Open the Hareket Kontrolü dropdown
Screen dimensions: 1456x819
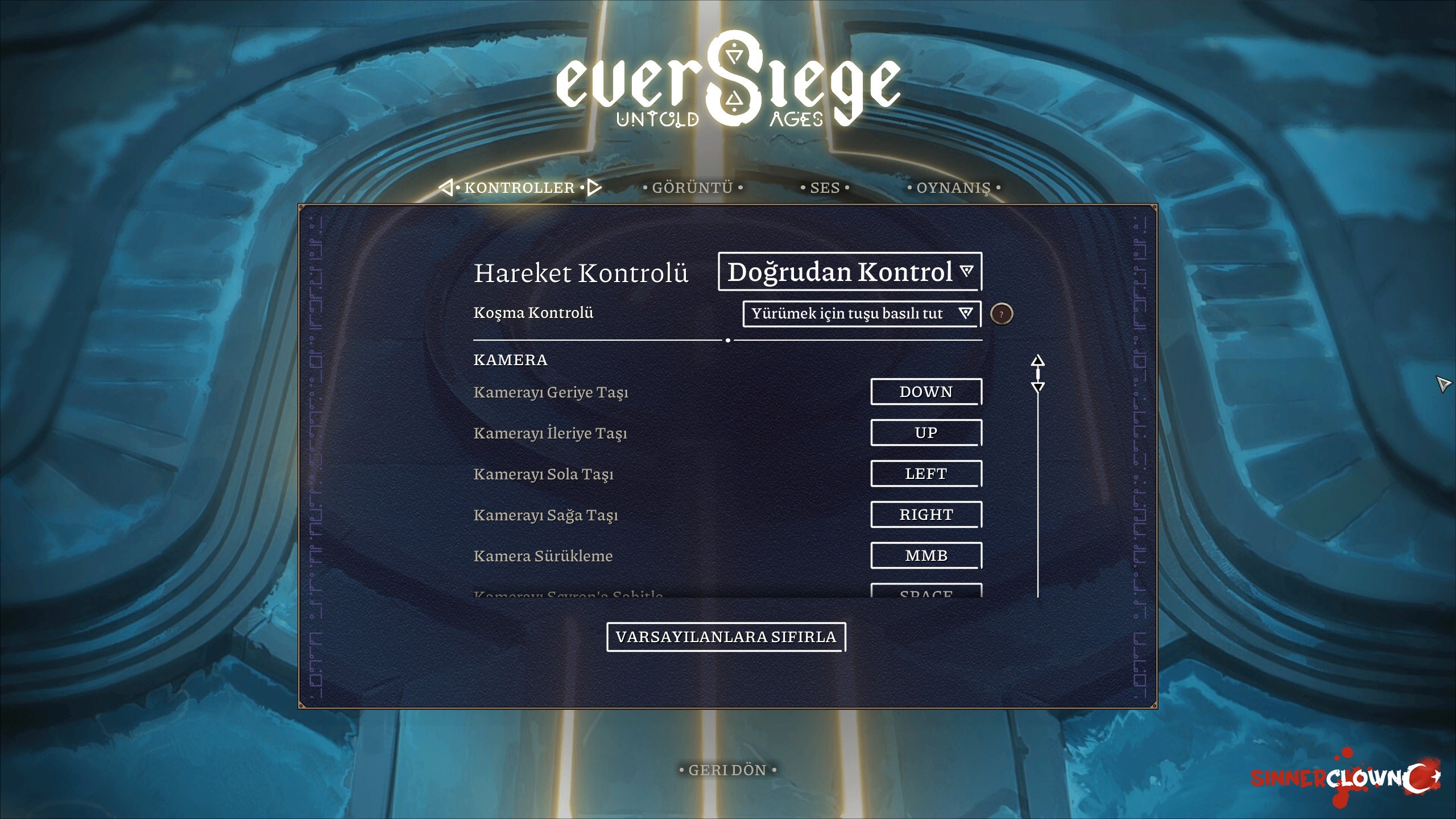point(849,272)
